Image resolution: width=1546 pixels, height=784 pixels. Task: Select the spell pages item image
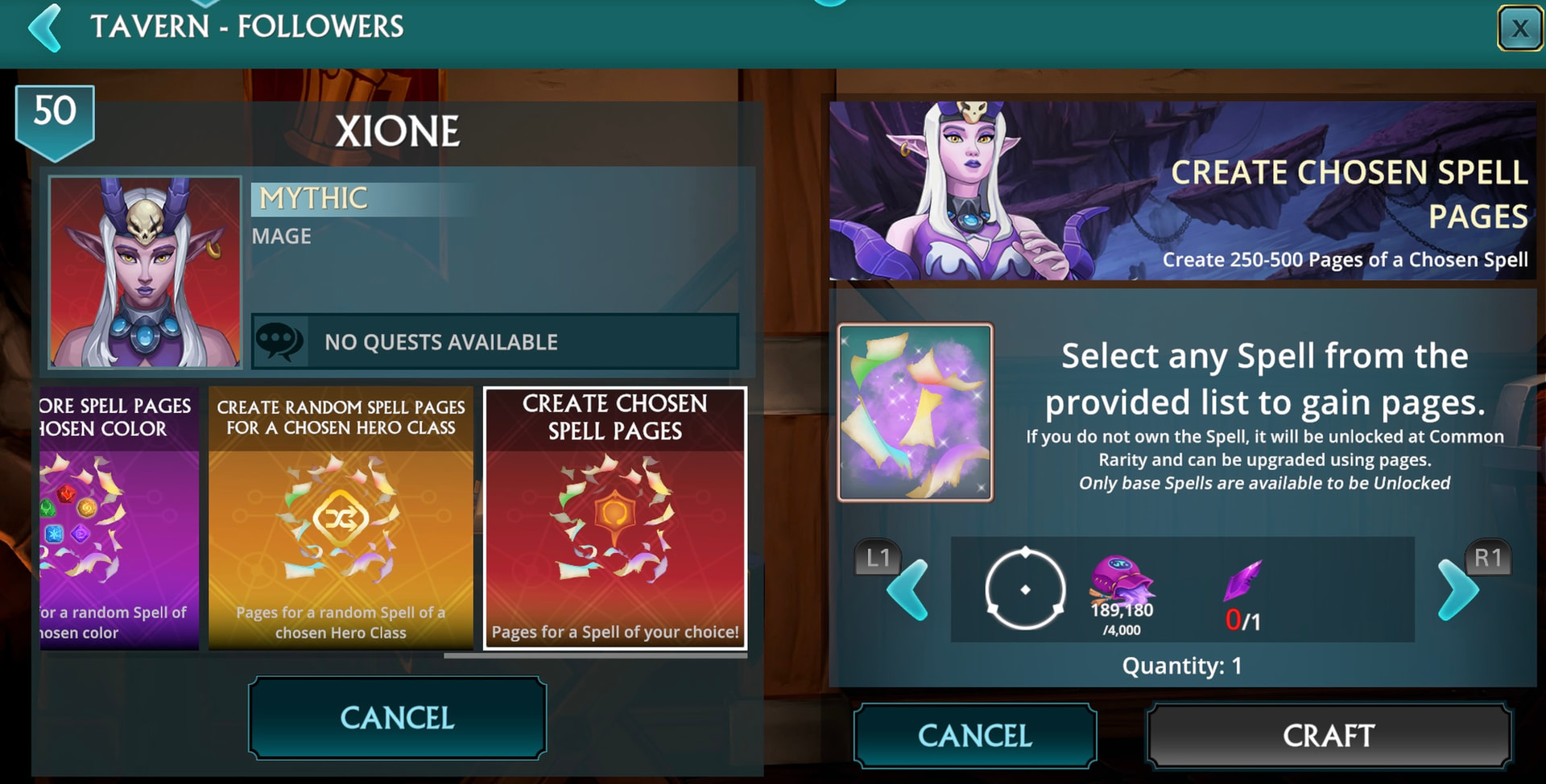click(x=916, y=412)
